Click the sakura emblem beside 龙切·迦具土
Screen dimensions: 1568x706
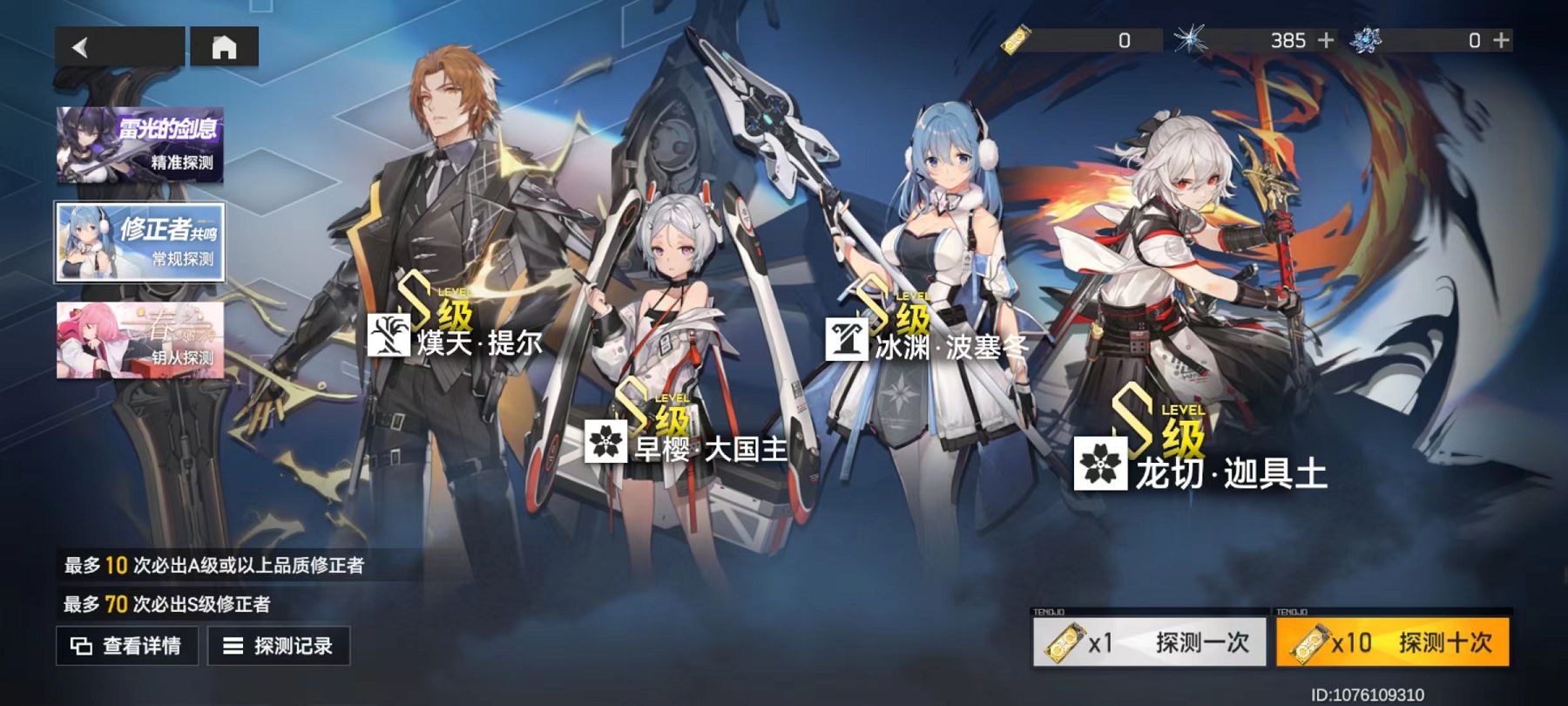tap(1102, 463)
